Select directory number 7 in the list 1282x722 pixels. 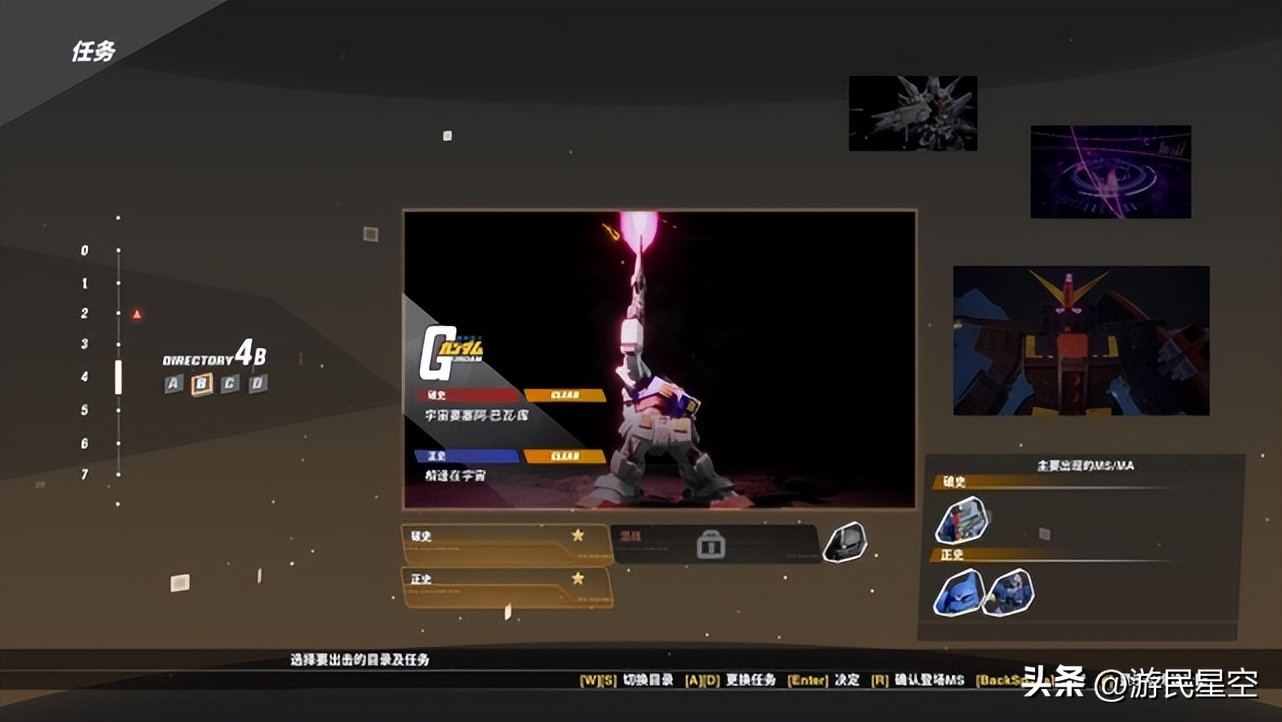pyautogui.click(x=86, y=474)
